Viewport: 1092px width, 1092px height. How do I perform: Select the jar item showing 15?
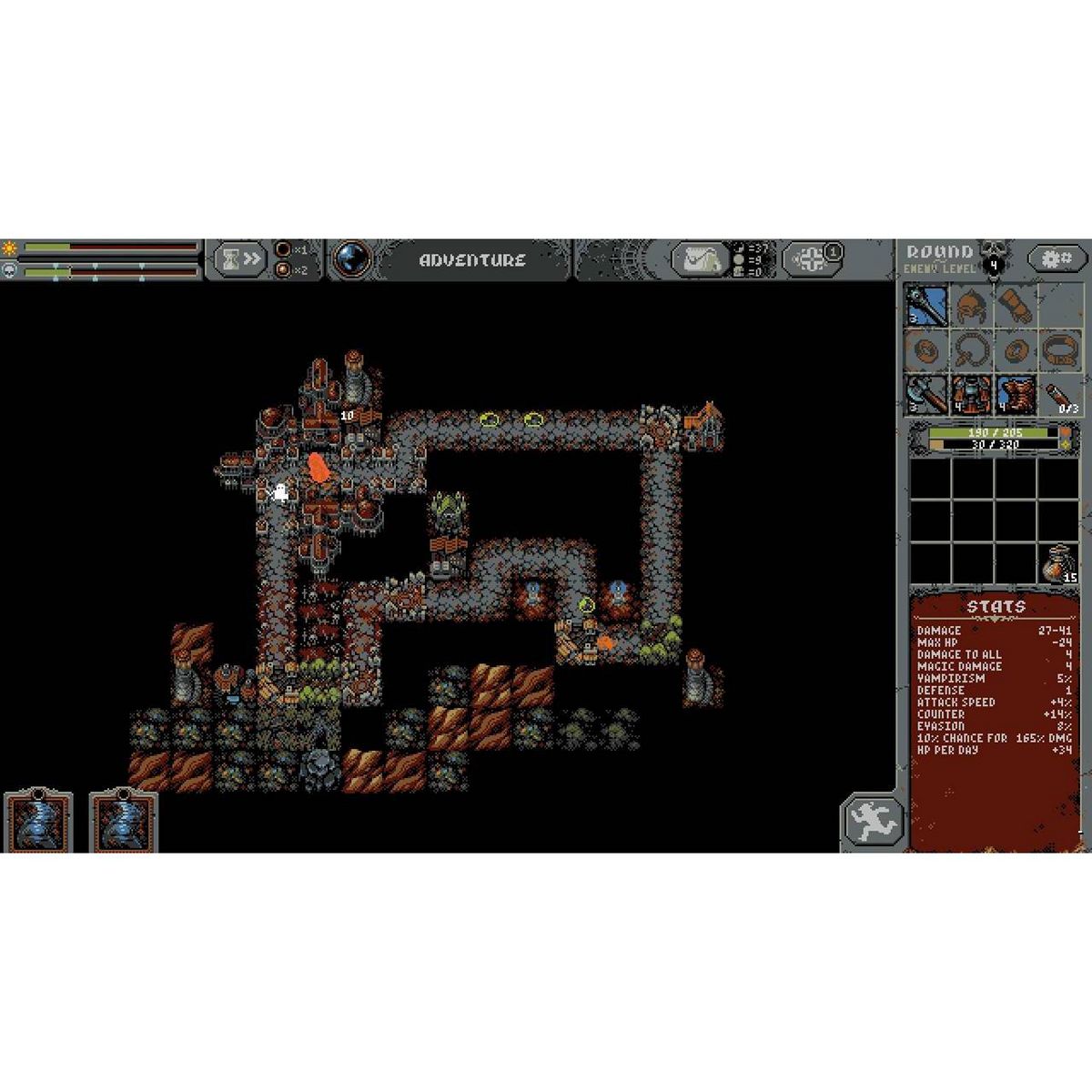click(x=1060, y=561)
